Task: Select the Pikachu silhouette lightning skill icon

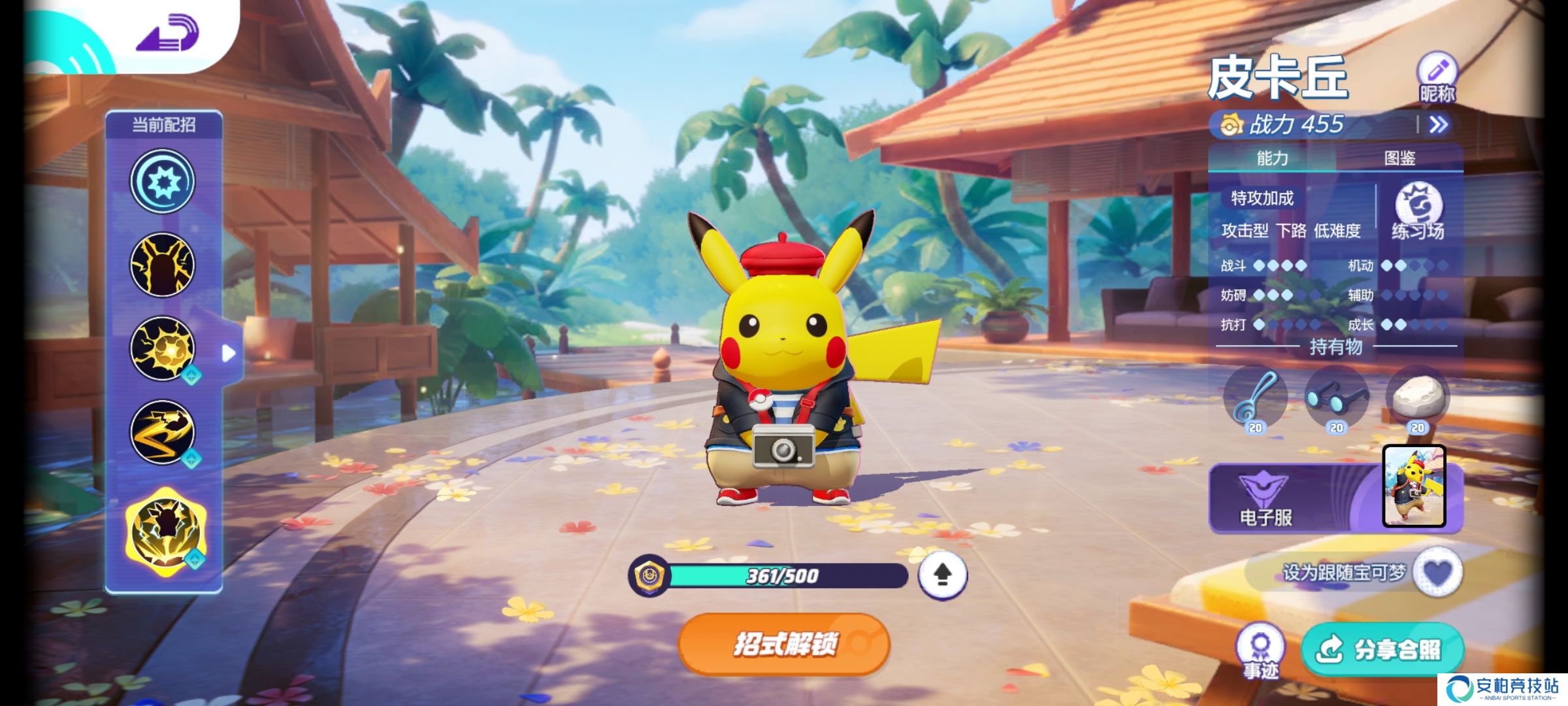Action: (163, 265)
